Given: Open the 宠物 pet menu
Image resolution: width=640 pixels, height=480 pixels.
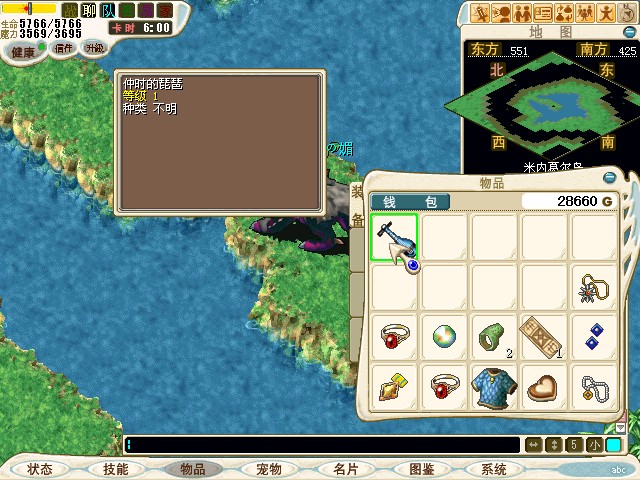Looking at the screenshot, I should click(x=268, y=469).
